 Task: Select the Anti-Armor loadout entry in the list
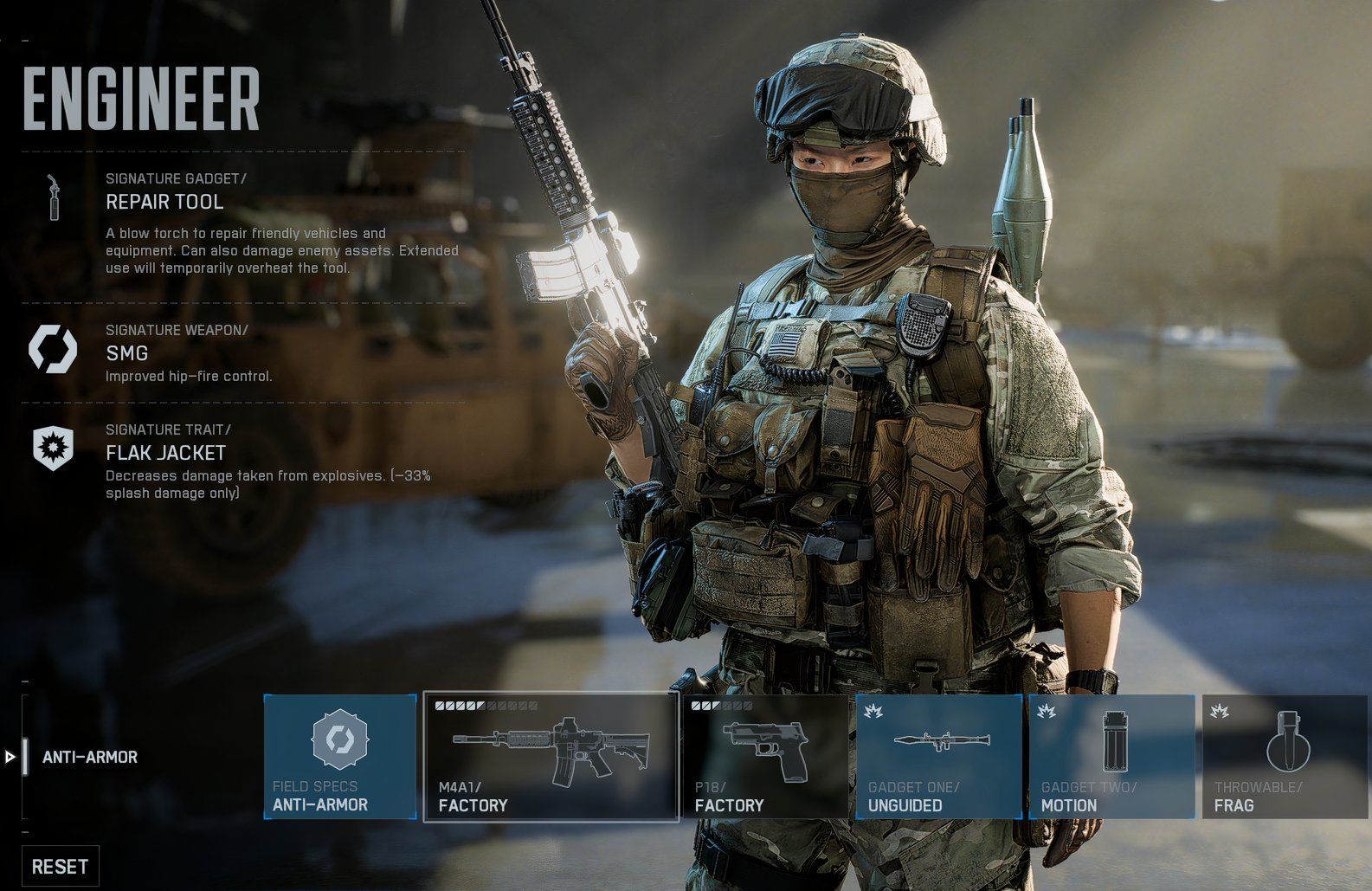pyautogui.click(x=90, y=758)
